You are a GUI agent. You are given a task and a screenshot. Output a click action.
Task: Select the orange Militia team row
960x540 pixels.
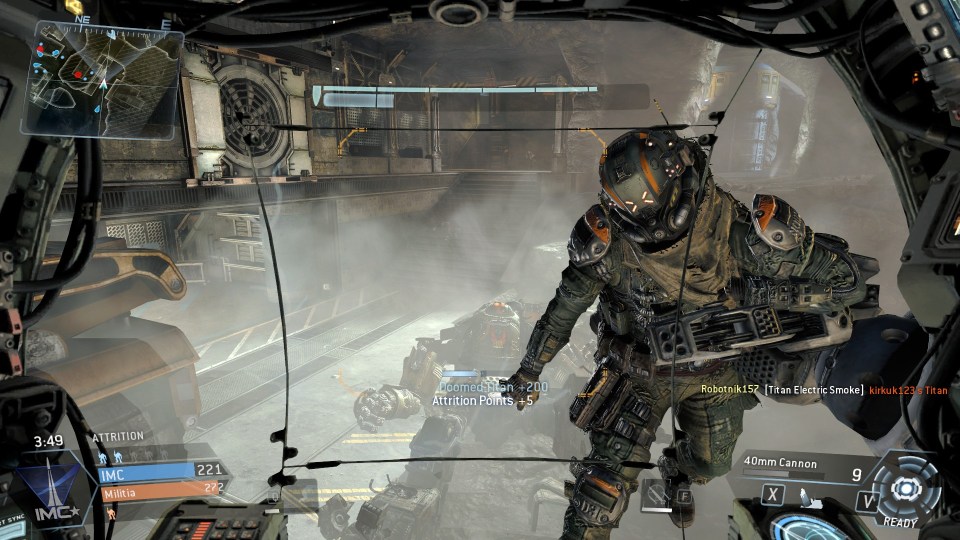tap(158, 491)
